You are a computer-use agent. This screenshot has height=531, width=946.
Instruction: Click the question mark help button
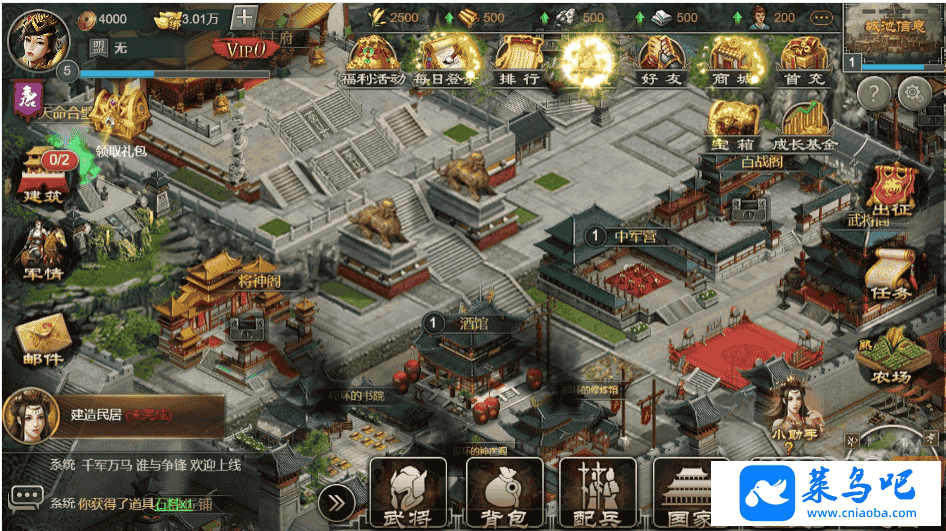point(873,94)
